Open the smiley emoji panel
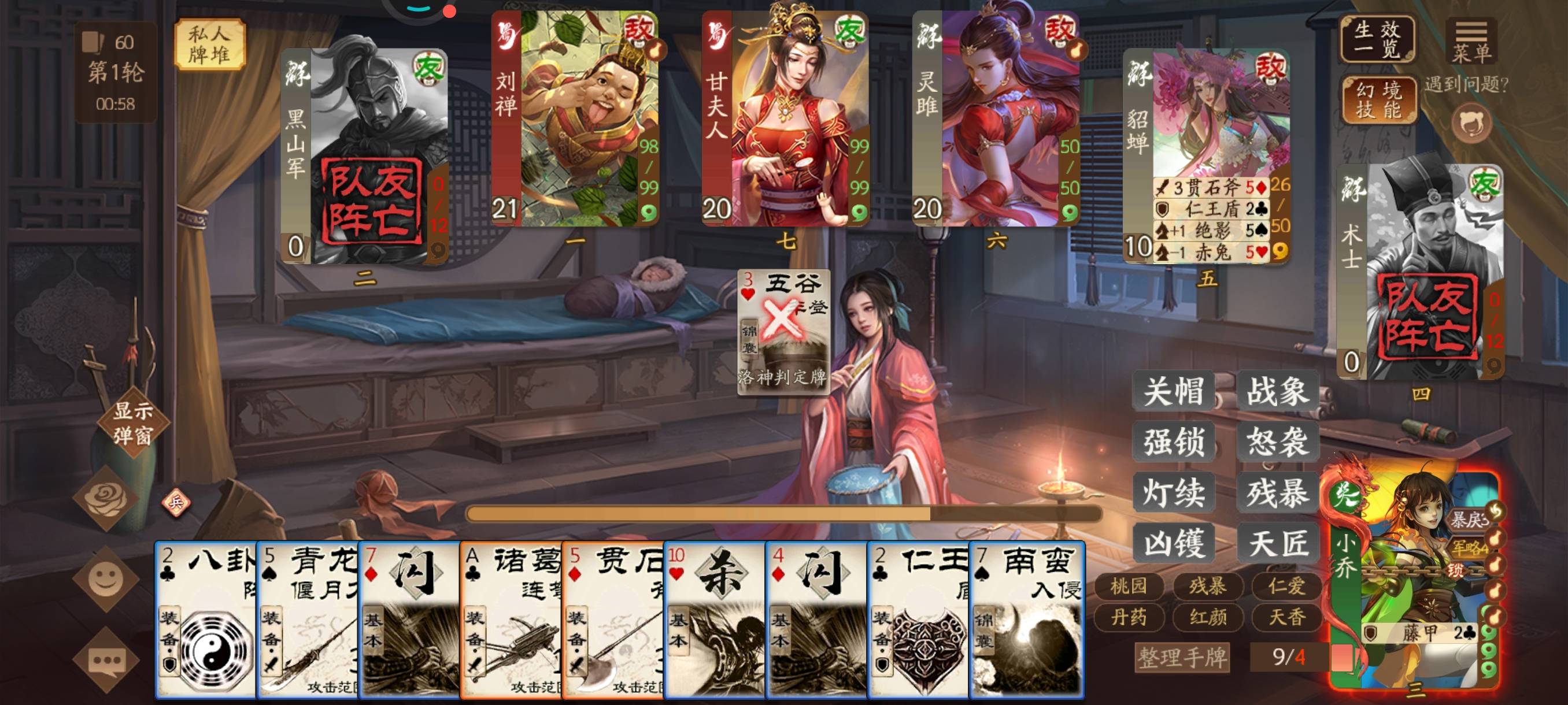 [106, 578]
